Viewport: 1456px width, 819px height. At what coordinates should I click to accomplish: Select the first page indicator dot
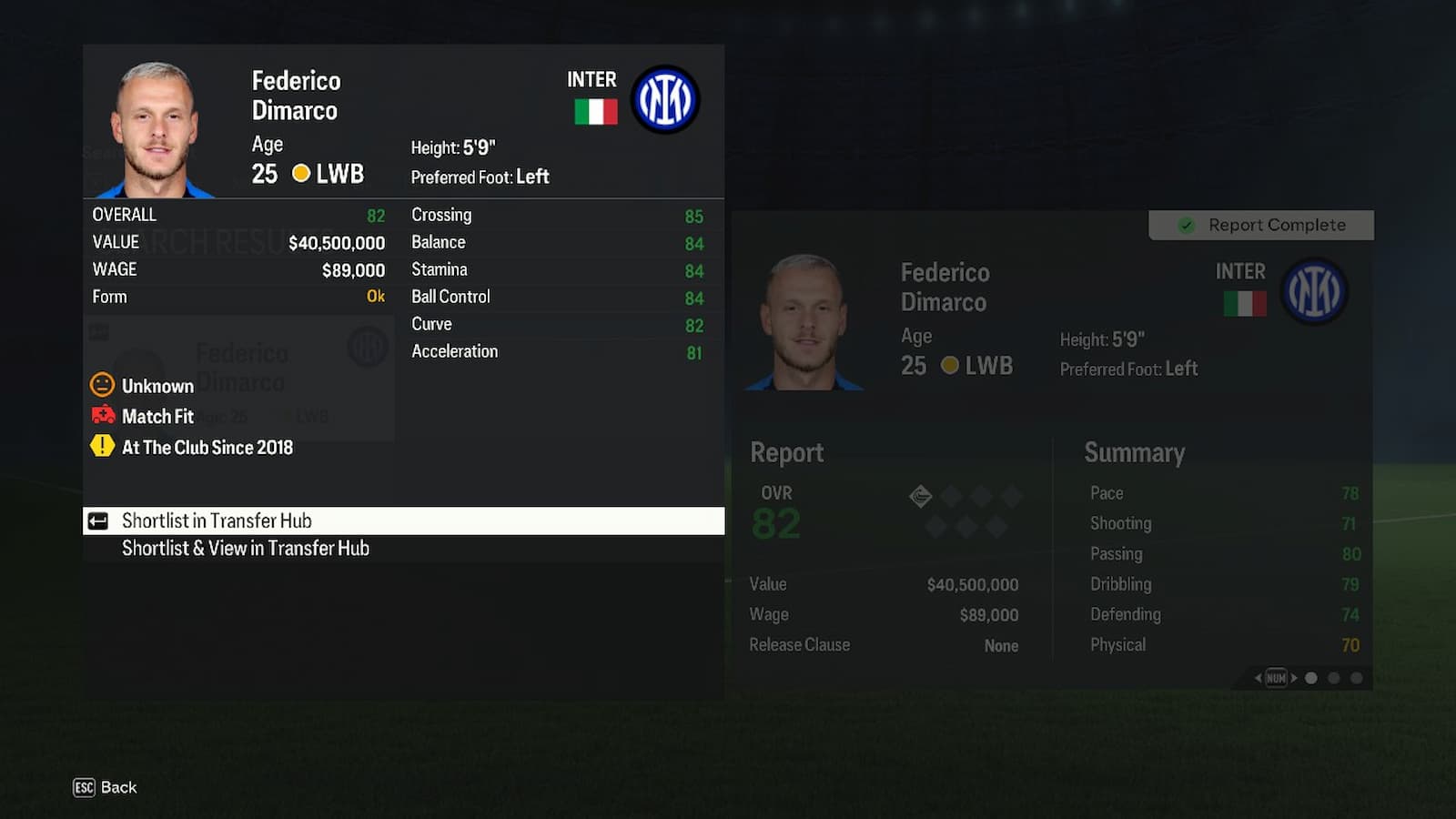click(x=1311, y=678)
